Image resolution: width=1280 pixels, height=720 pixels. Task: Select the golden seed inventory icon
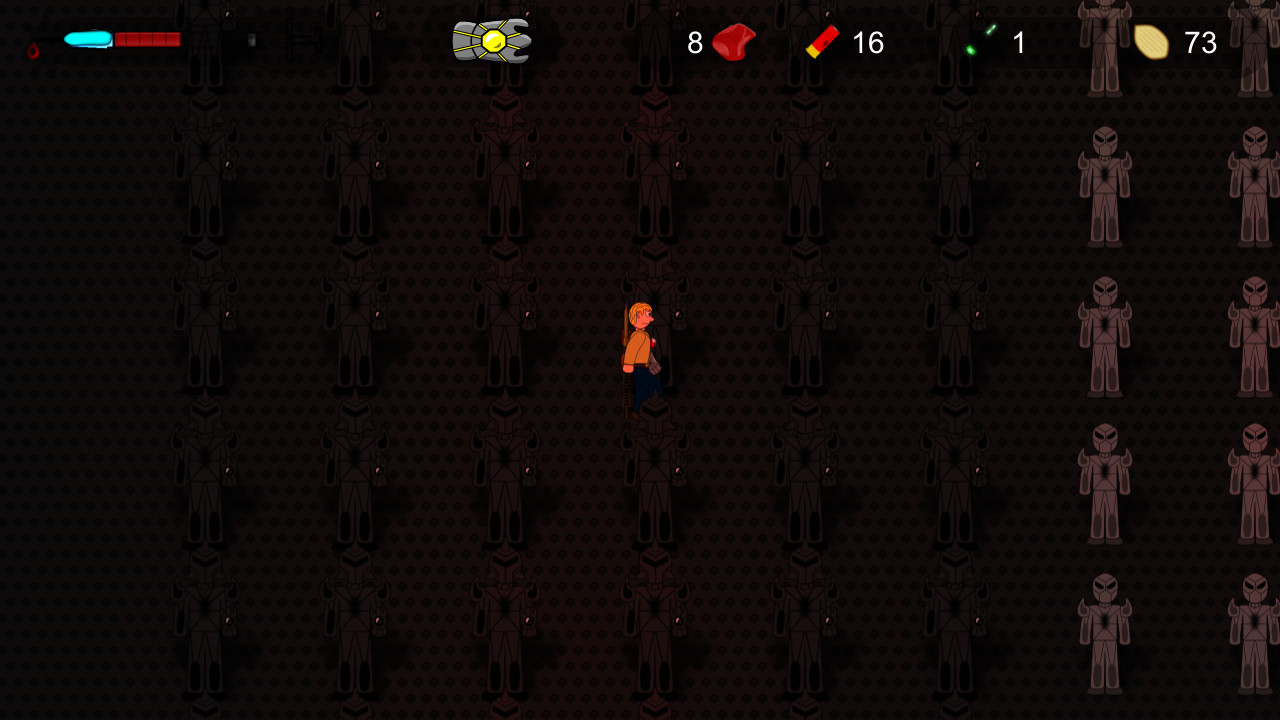click(1152, 42)
